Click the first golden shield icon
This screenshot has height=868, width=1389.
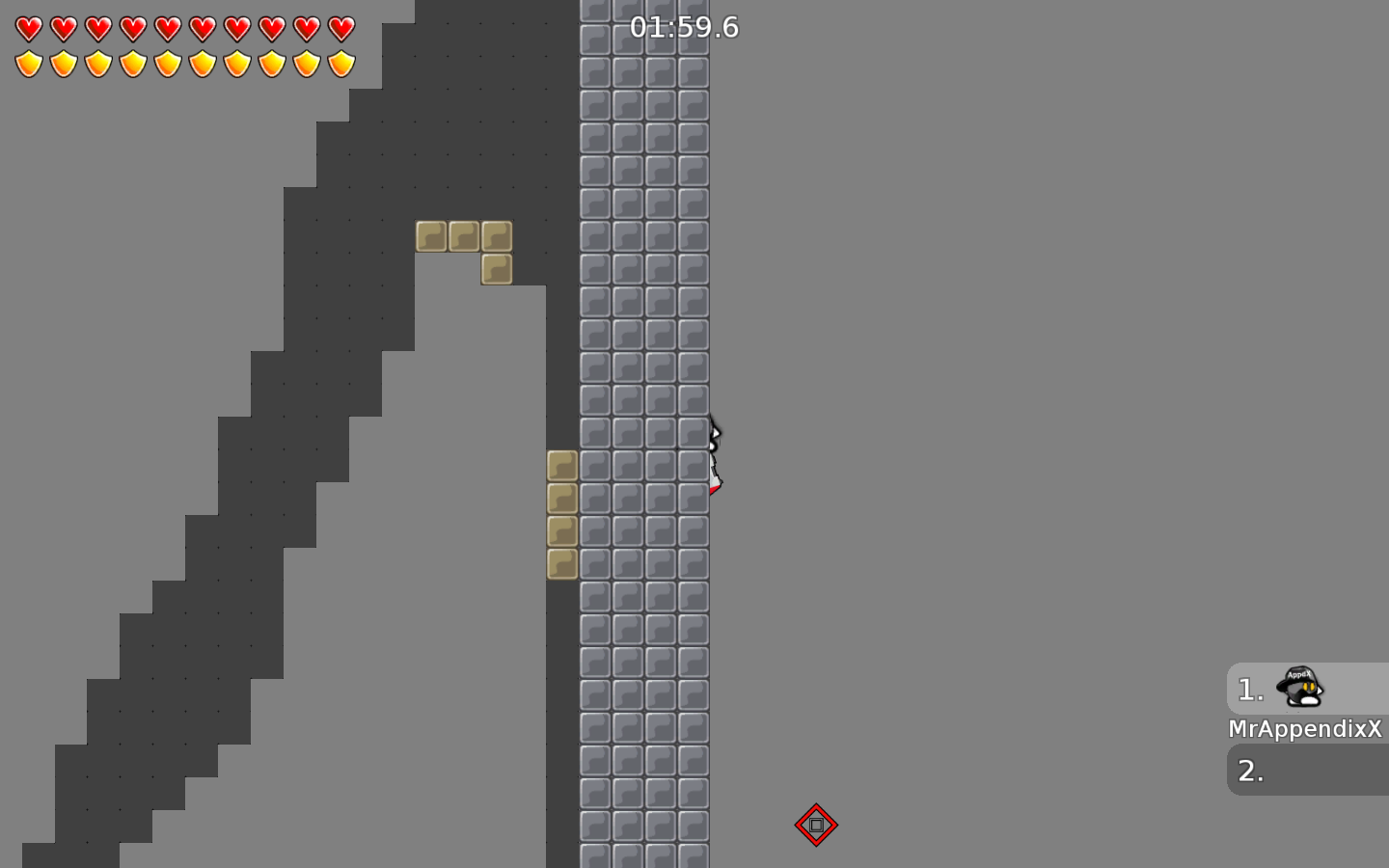[28, 64]
